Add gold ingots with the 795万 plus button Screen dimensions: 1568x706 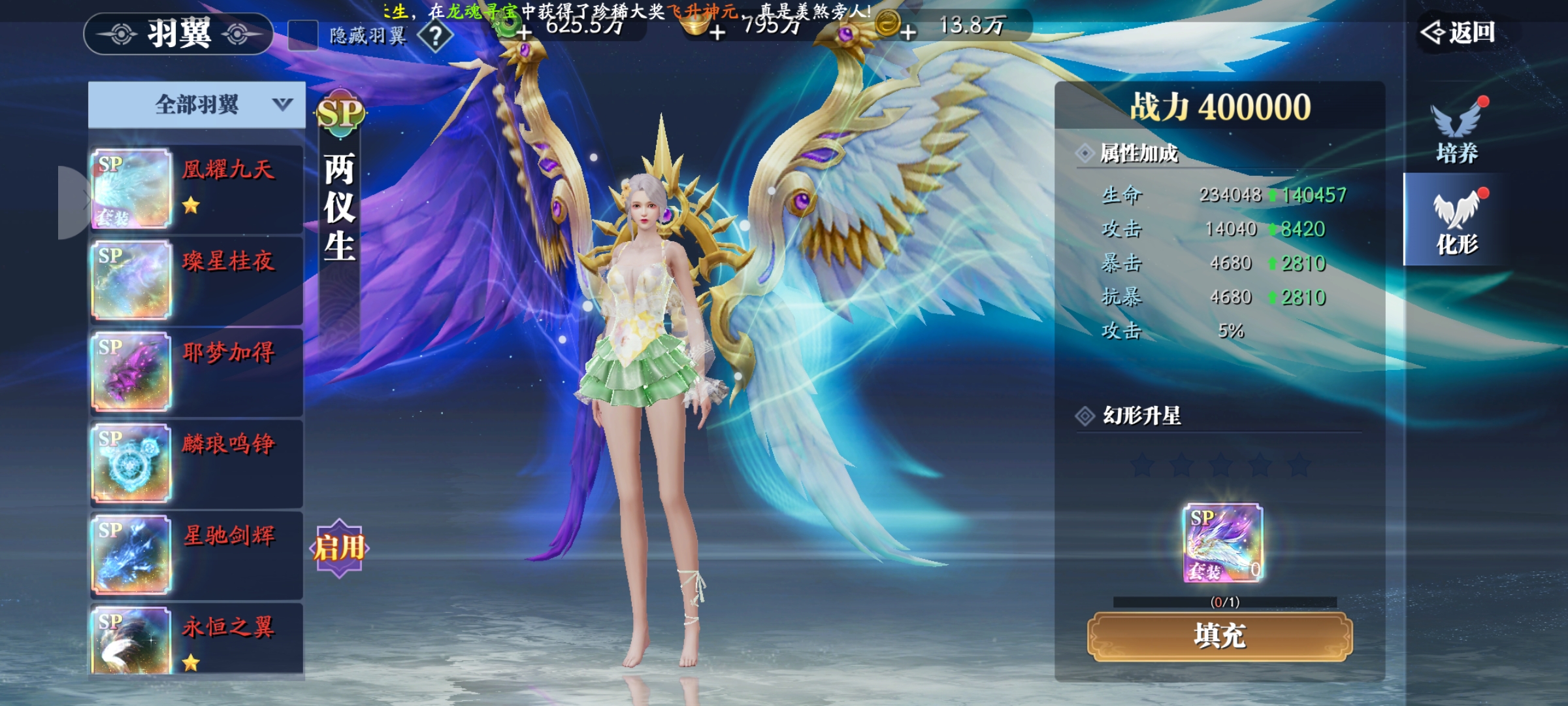coord(717,31)
